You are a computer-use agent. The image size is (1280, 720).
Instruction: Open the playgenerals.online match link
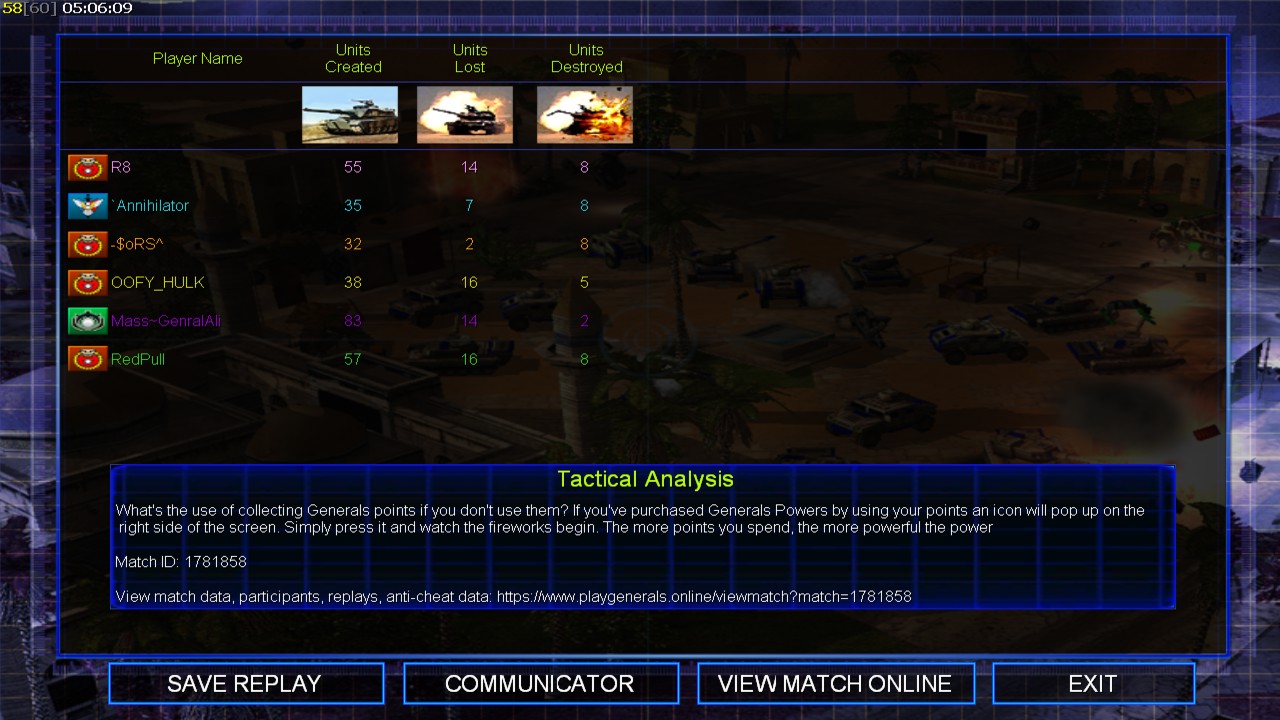[704, 596]
